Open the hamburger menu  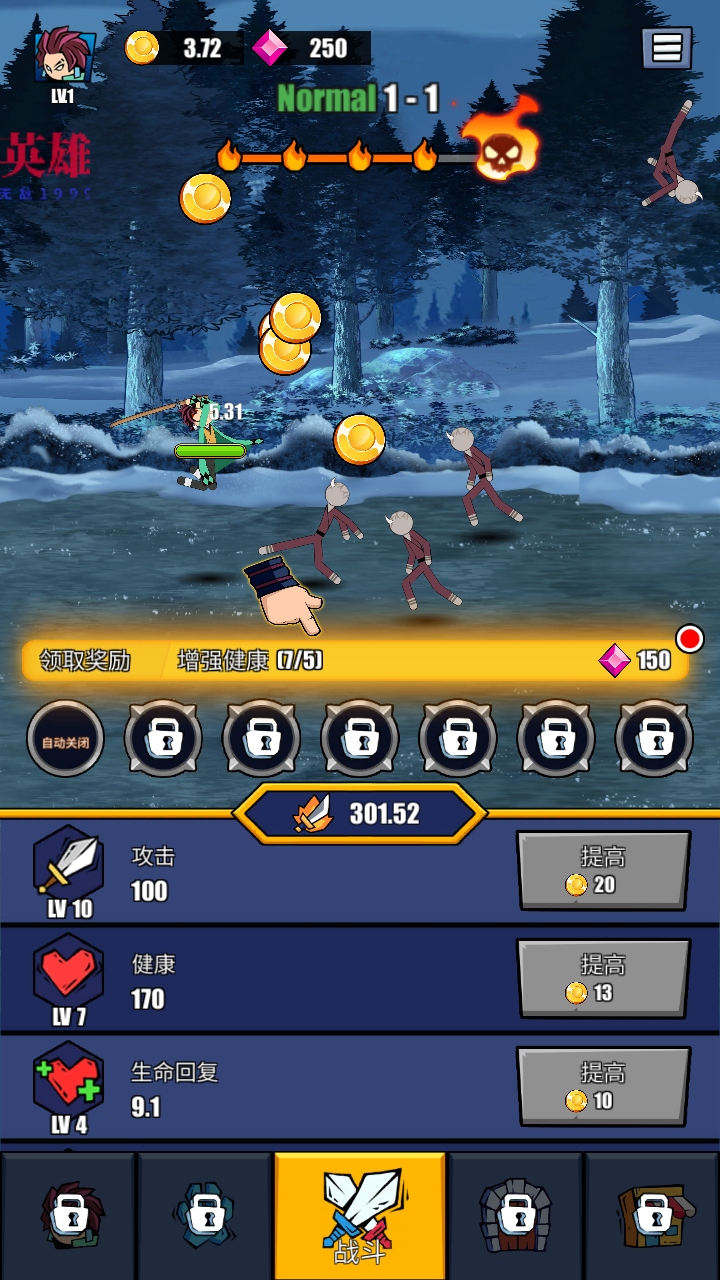[666, 47]
